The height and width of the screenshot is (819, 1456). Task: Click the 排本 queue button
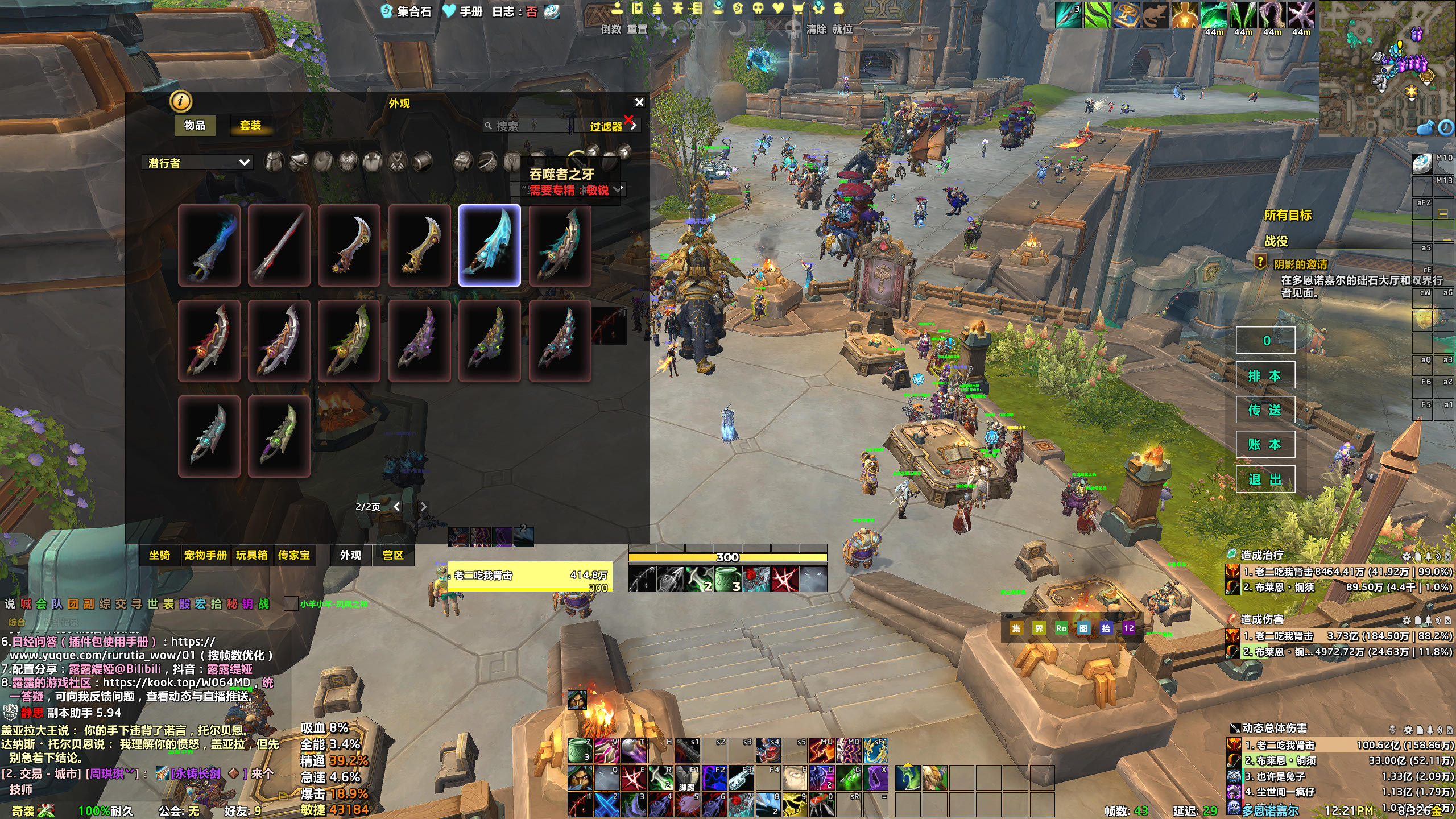[1265, 375]
